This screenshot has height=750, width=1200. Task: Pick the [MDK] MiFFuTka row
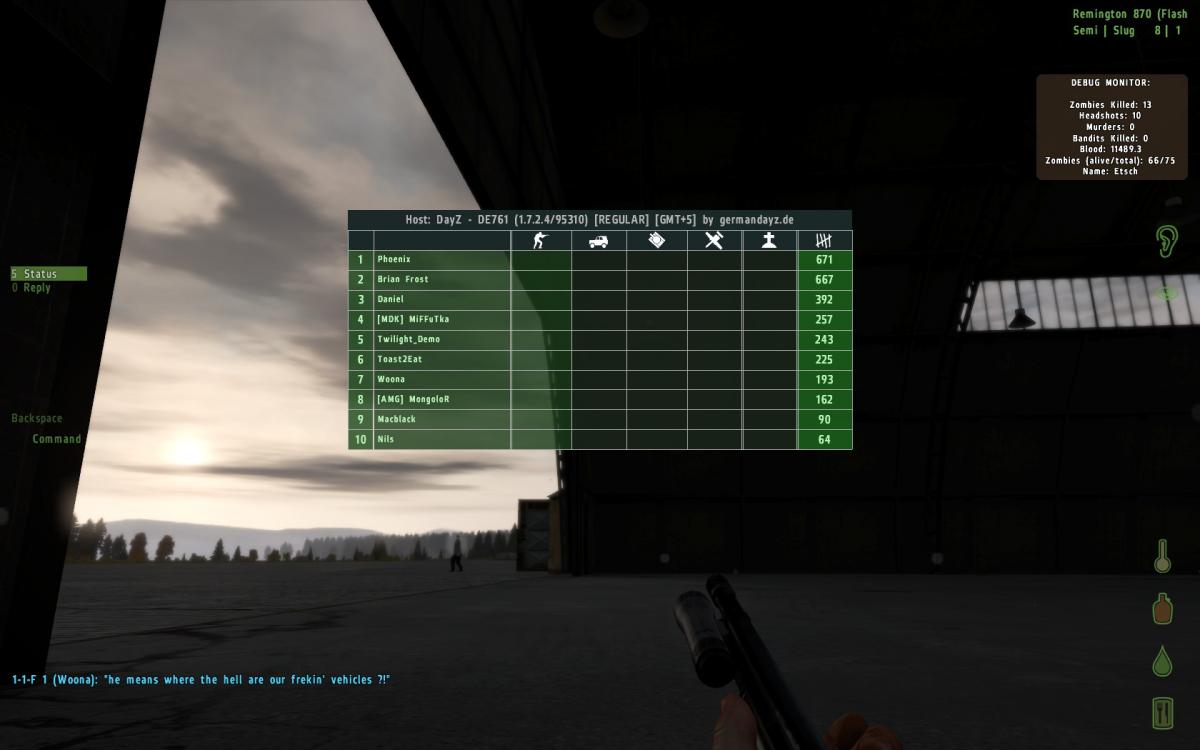point(413,320)
